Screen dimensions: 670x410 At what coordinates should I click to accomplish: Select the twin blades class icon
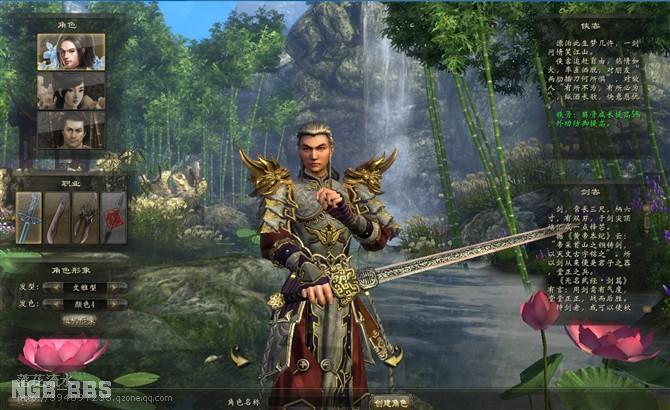pyautogui.click(x=85, y=217)
